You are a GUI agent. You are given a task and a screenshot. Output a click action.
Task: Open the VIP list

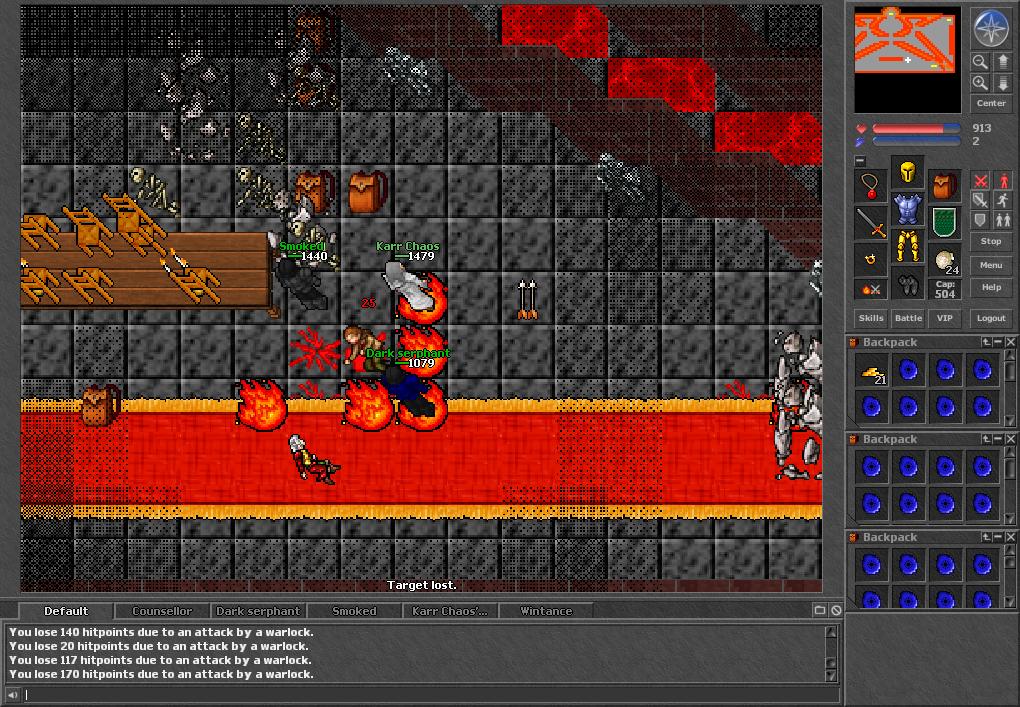pos(944,318)
